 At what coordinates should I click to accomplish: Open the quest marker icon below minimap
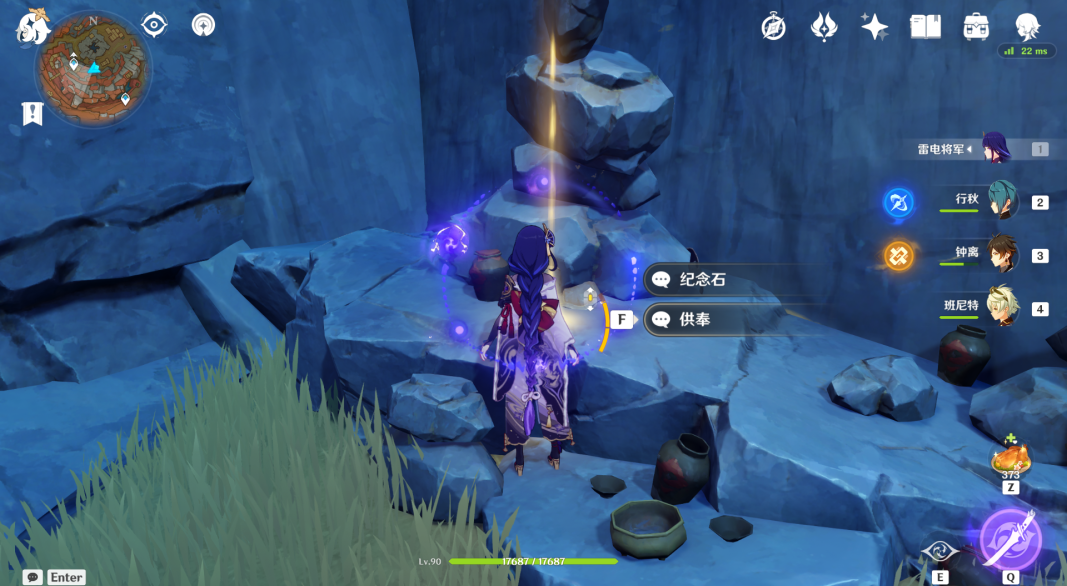click(33, 114)
